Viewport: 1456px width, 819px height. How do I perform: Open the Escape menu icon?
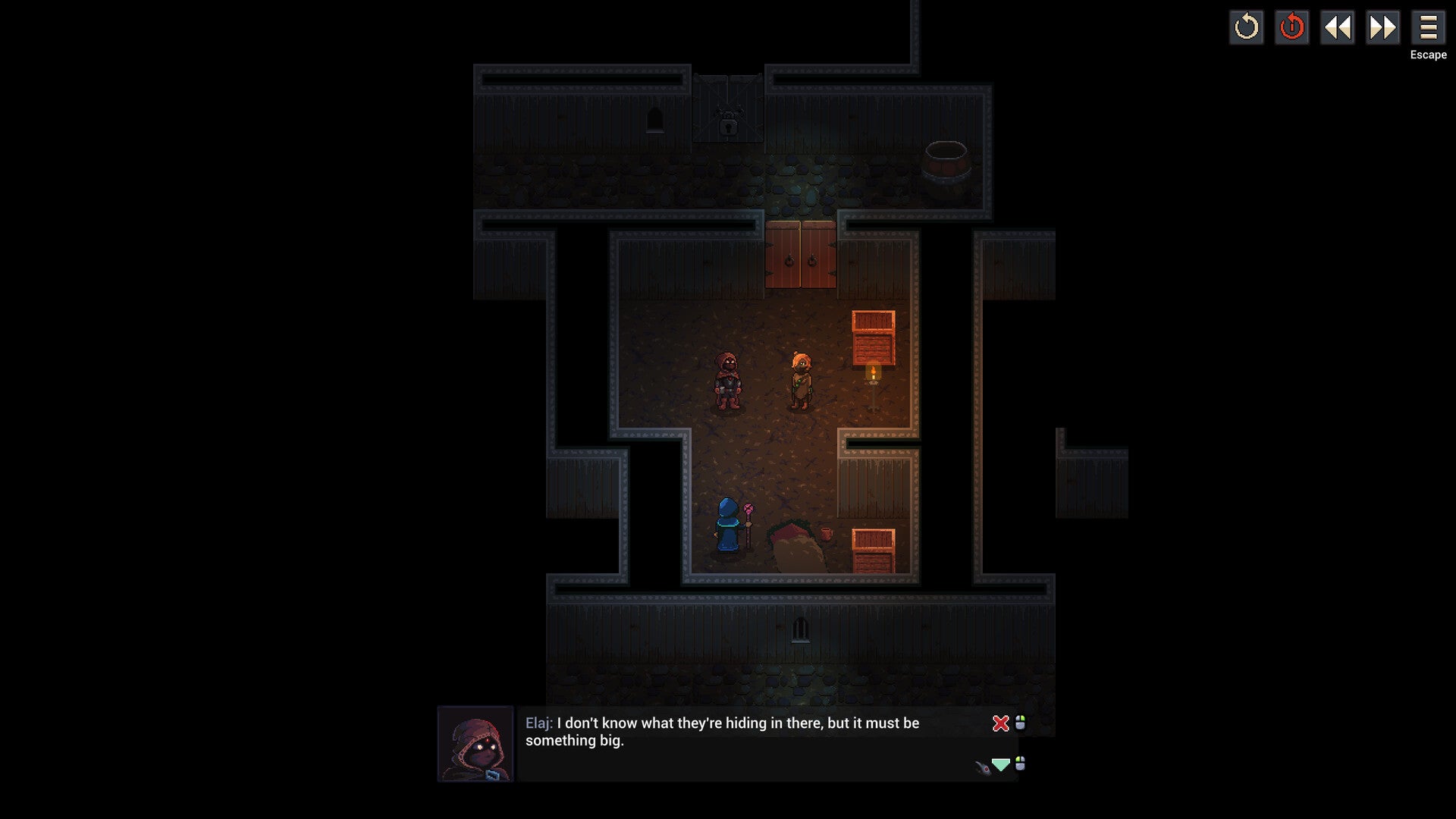(x=1429, y=28)
